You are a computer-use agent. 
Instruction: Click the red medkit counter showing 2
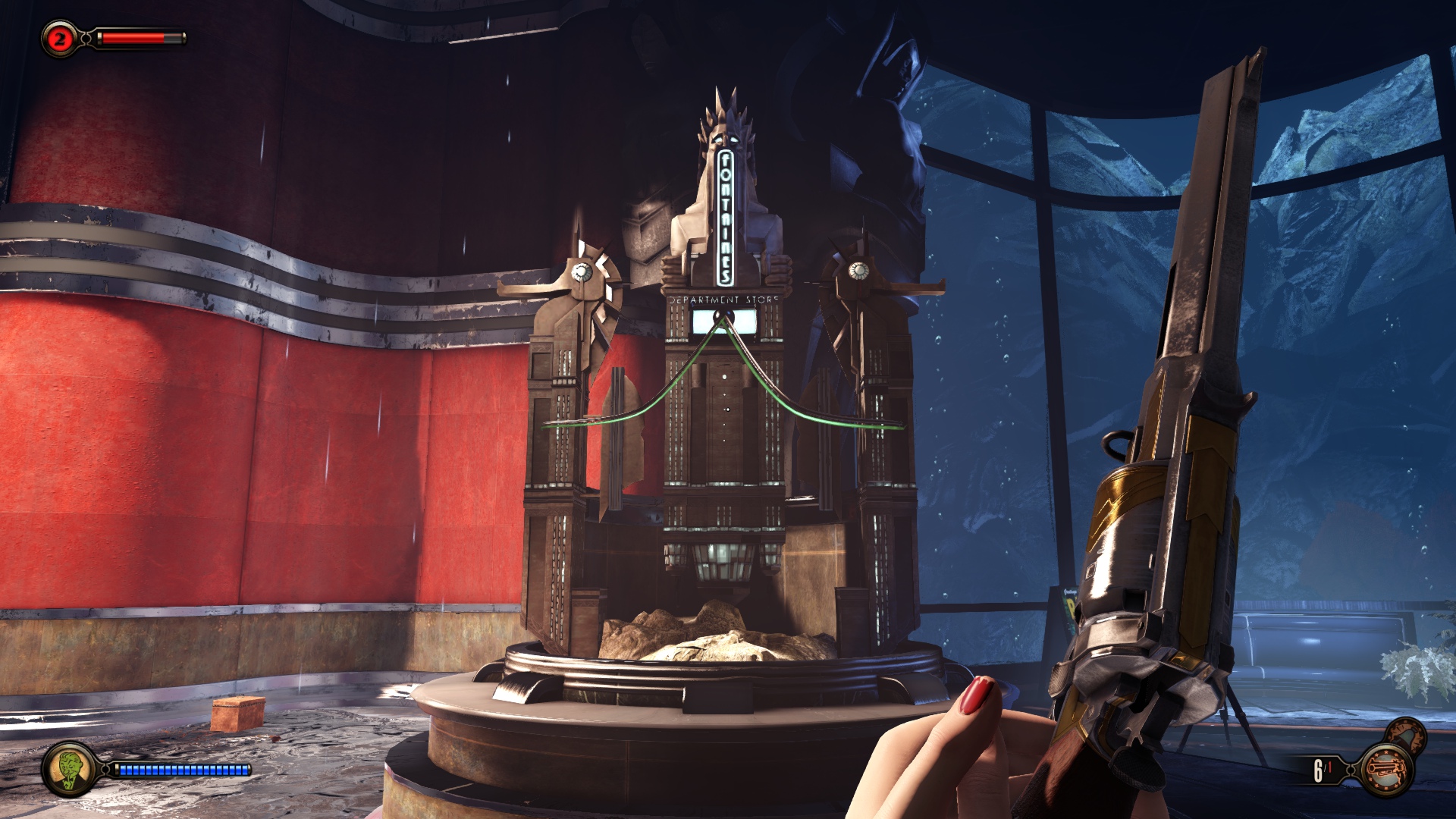click(60, 39)
